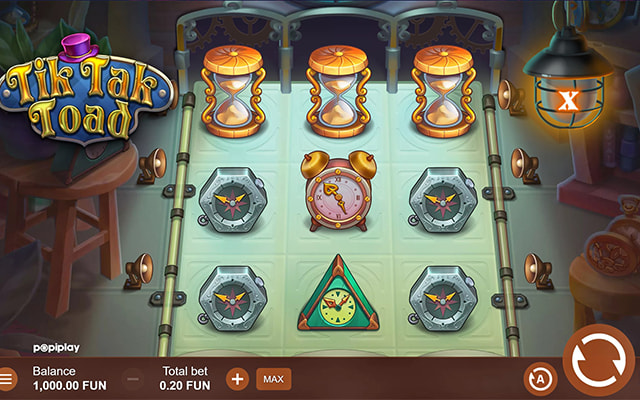Increase total bet with the plus button
Screen dimensions: 640x400
click(237, 379)
